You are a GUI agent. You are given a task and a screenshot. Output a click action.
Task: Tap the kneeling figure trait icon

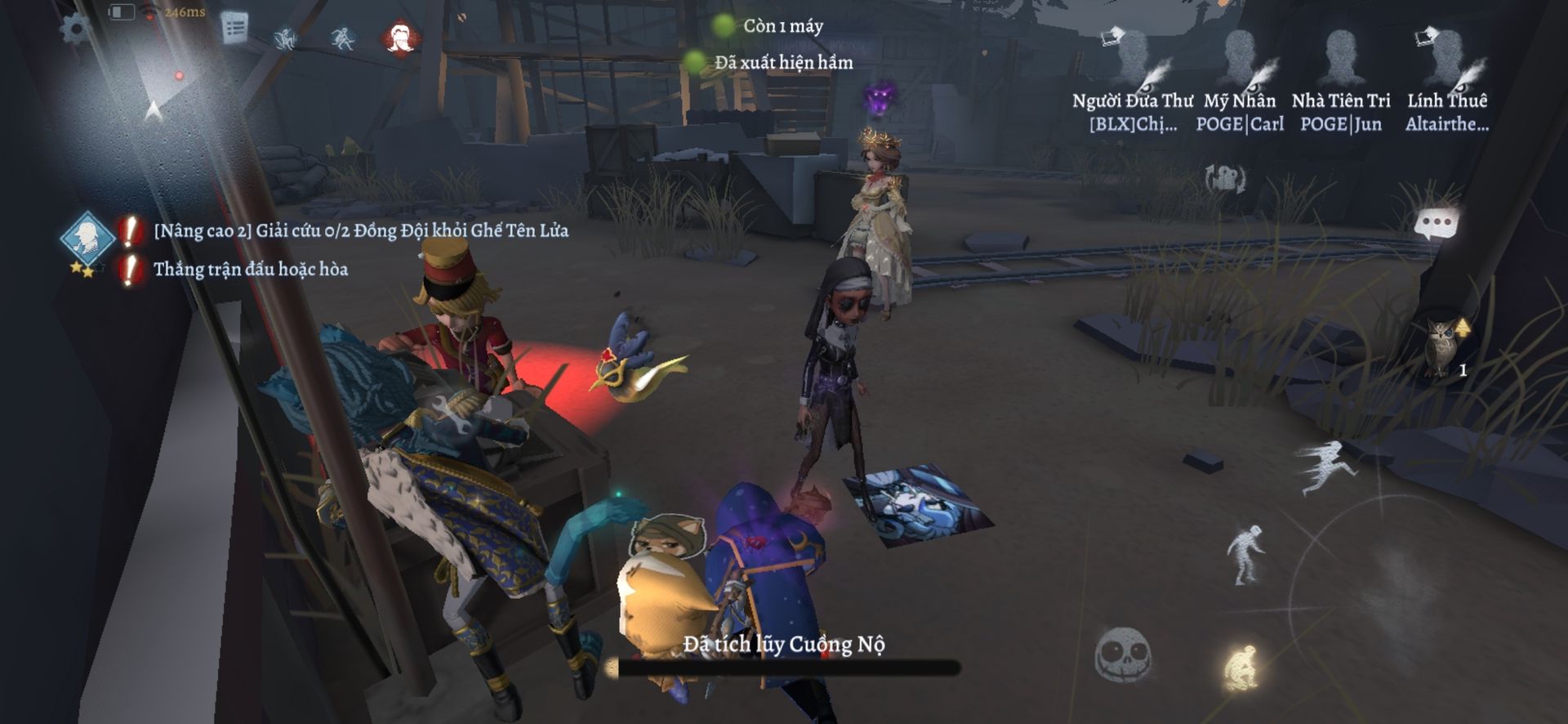click(286, 38)
